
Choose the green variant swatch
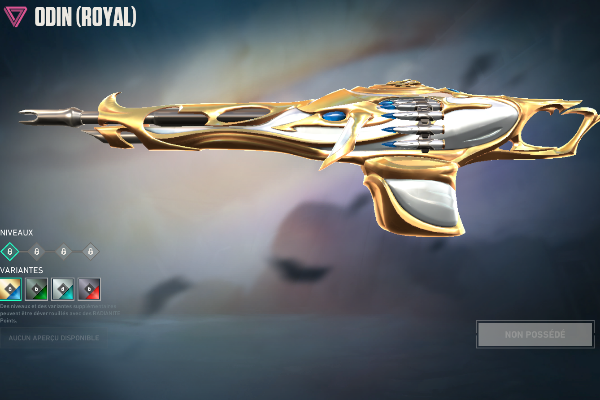point(37,288)
